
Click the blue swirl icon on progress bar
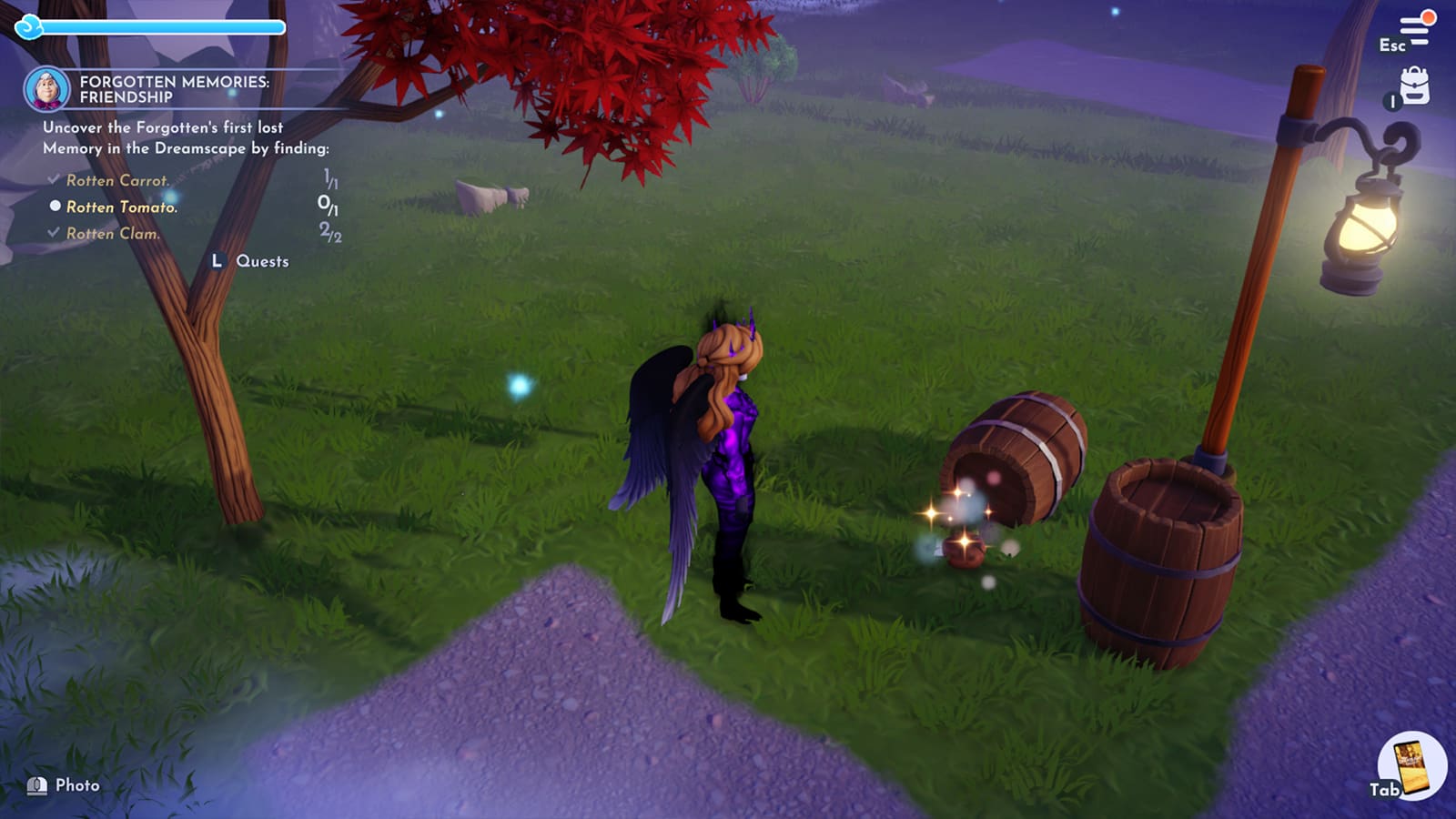[29, 28]
